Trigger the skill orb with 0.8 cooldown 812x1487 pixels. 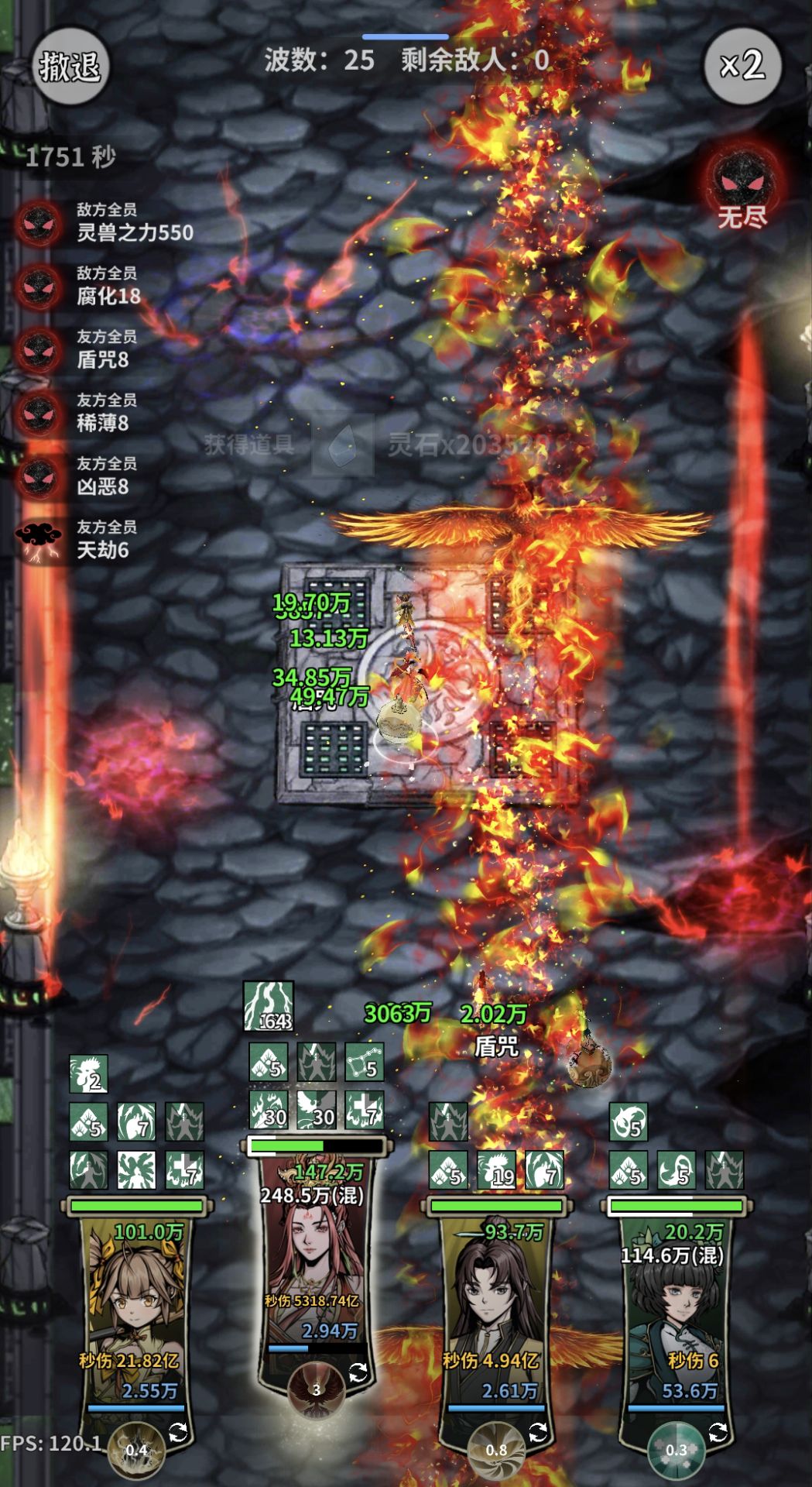[496, 1449]
